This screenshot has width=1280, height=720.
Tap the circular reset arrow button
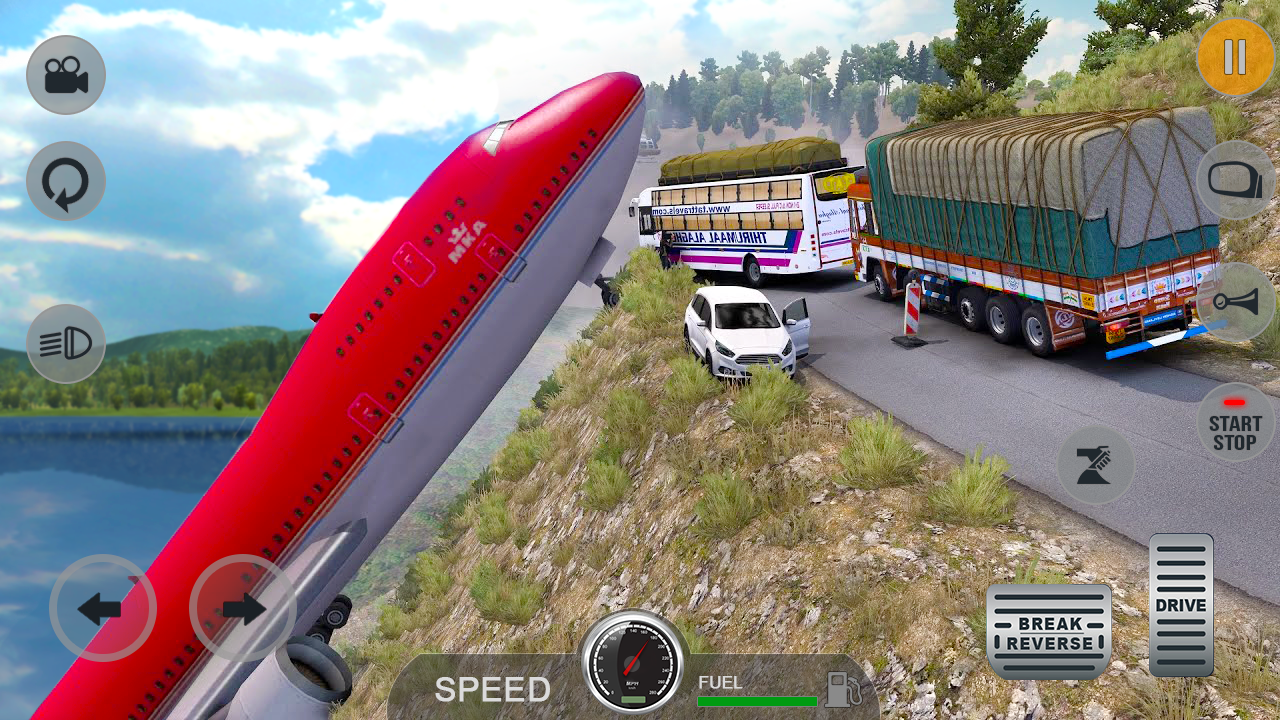click(66, 181)
